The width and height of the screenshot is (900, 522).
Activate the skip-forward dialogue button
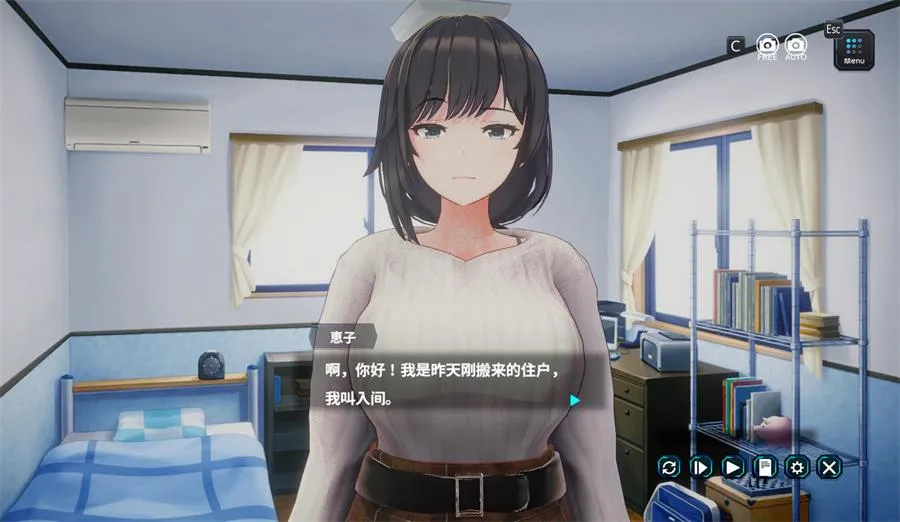coord(701,466)
